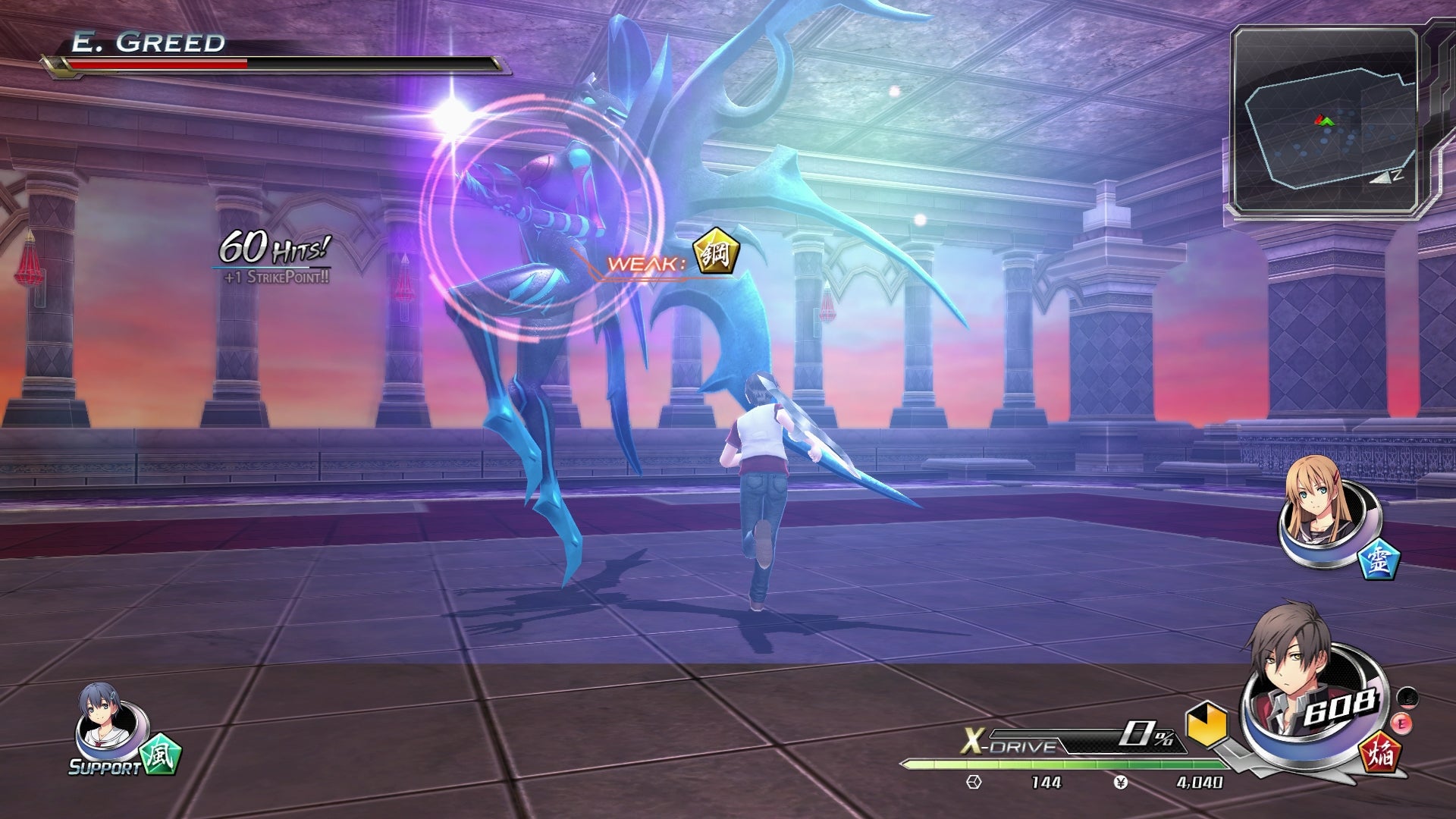Click the blue spirit element icon

(x=1378, y=560)
